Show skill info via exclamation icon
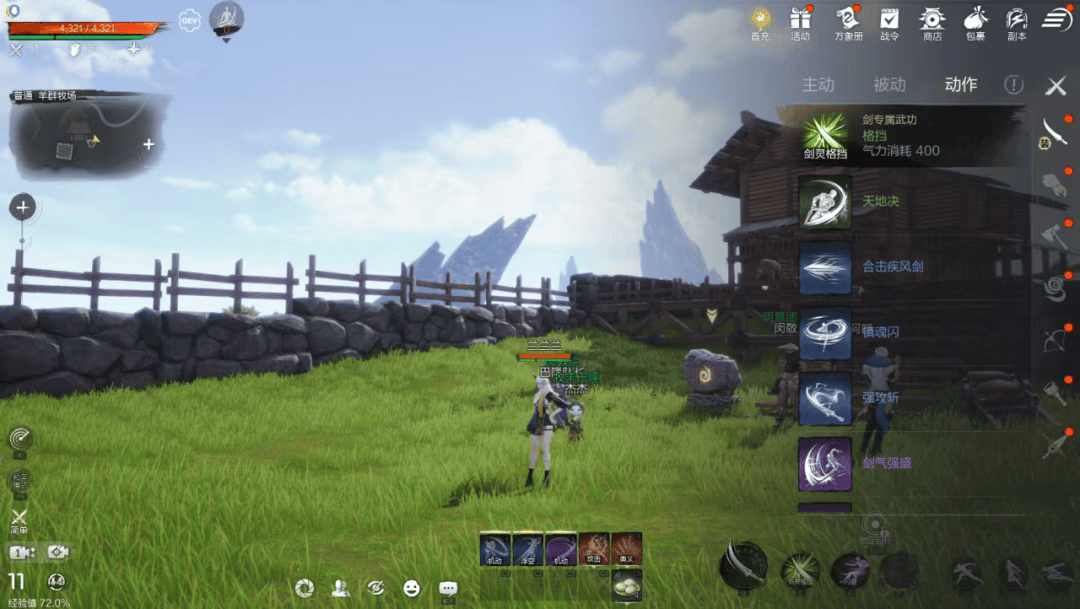This screenshot has height=609, width=1080. tap(1014, 85)
